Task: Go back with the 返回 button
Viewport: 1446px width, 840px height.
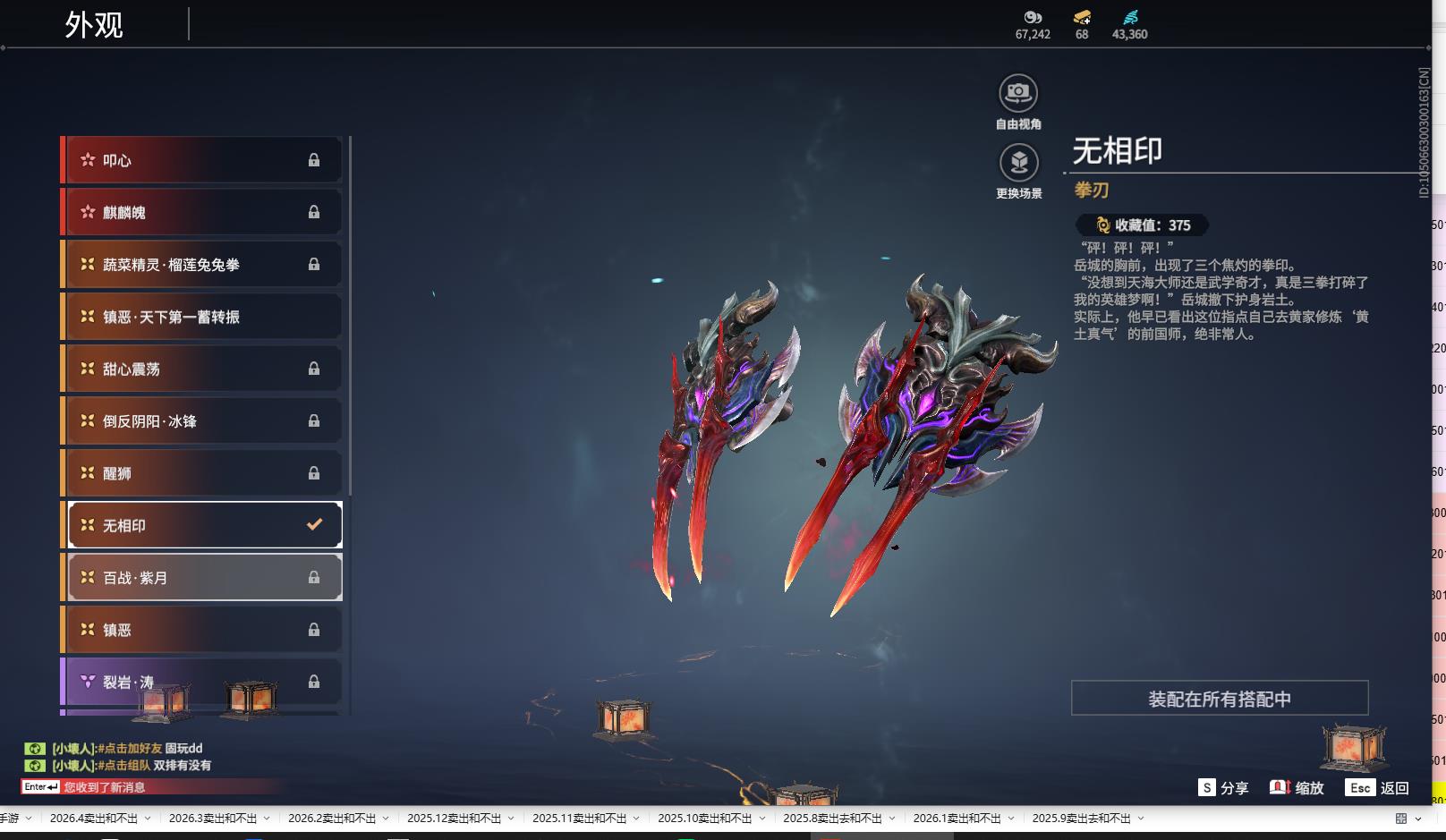Action: 1379,788
